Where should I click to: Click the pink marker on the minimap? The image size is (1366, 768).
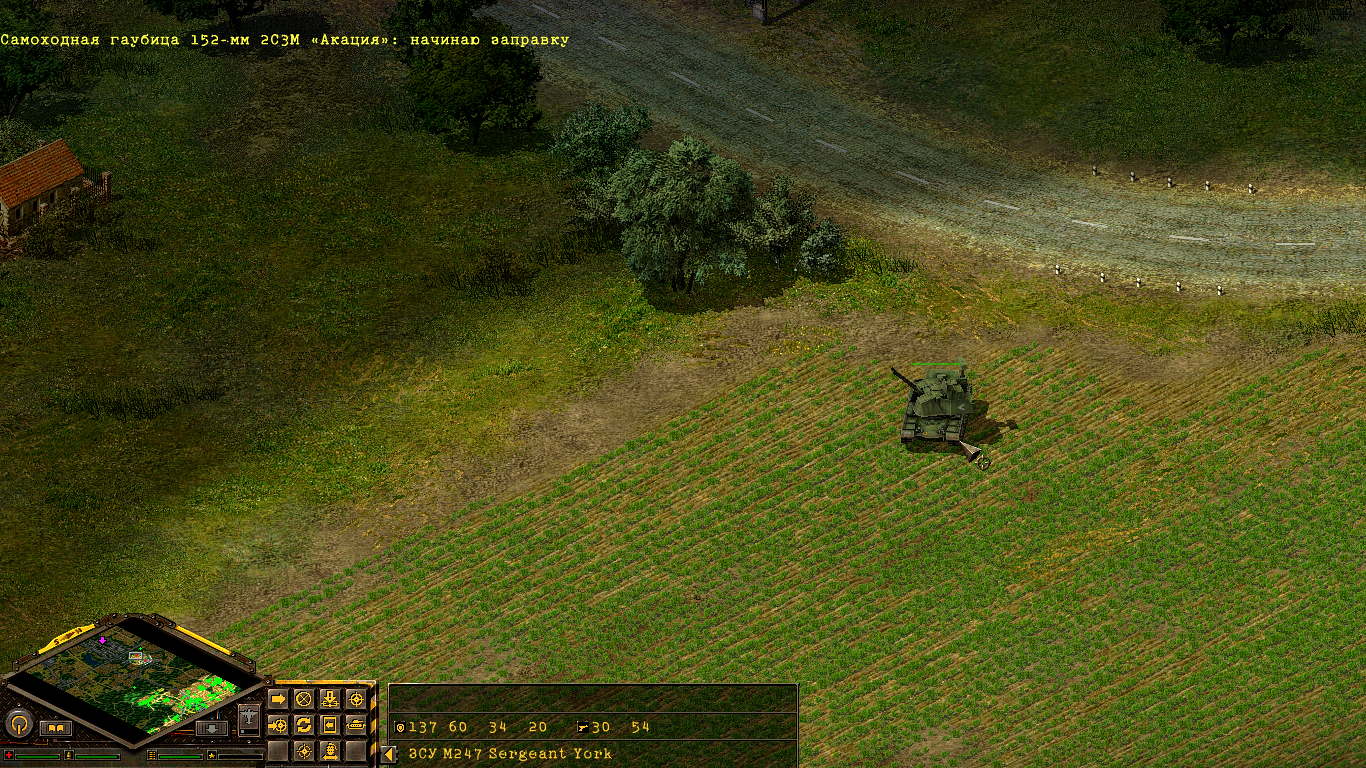102,640
